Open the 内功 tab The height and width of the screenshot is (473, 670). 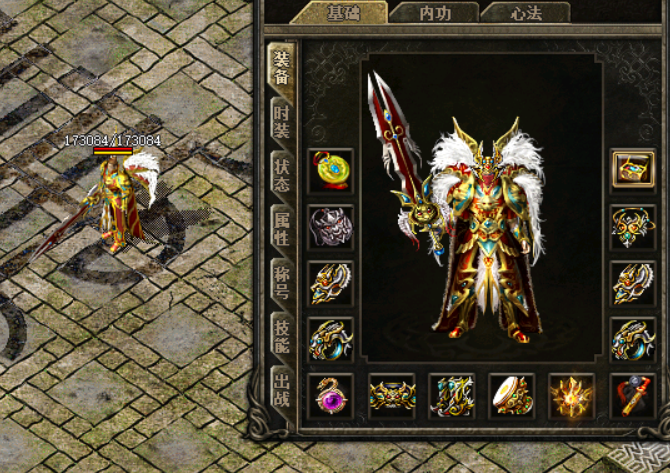click(435, 13)
